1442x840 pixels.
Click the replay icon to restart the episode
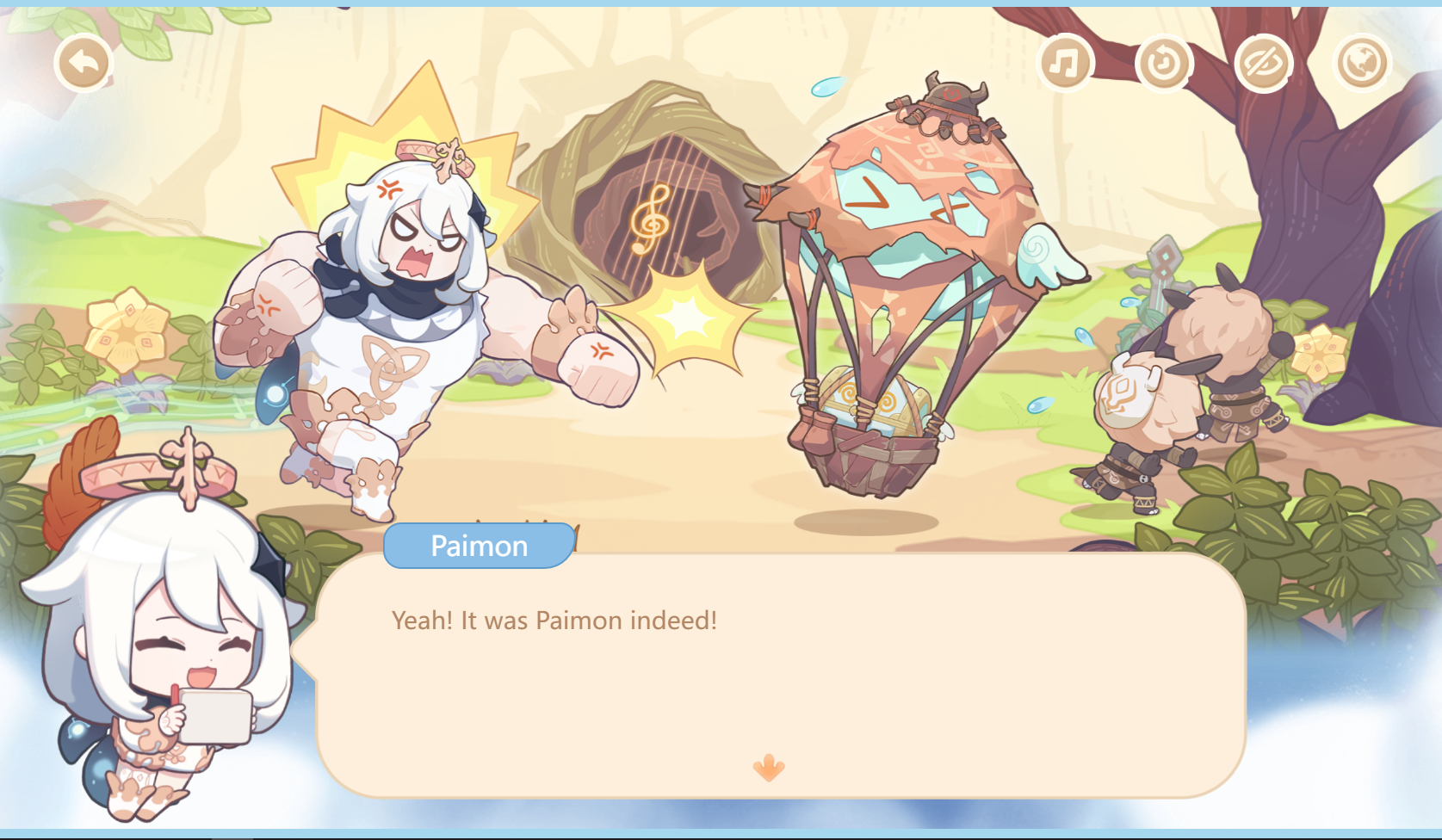(1166, 61)
